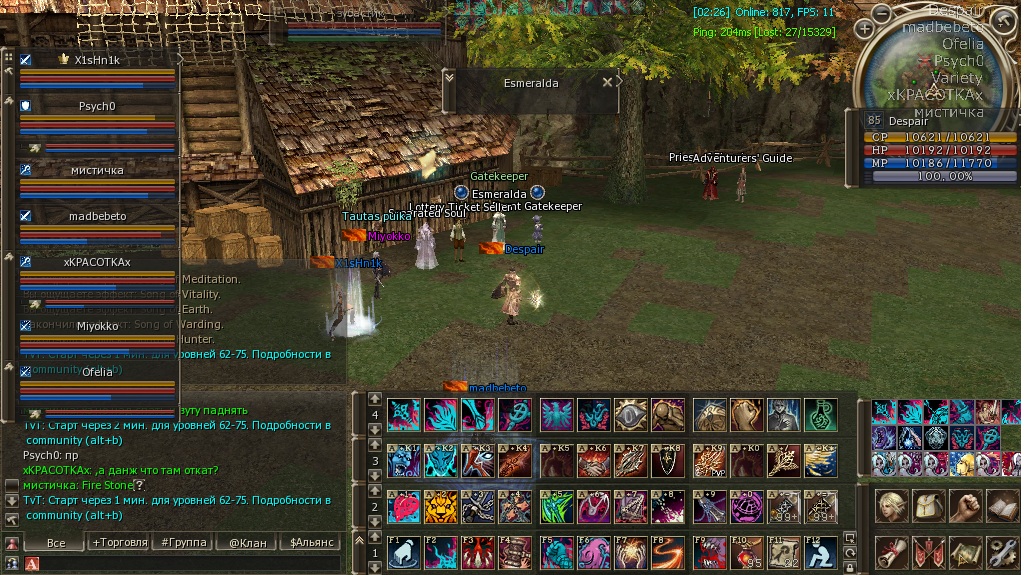Image resolution: width=1024 pixels, height=575 pixels.
Task: Switch to the #Группа party chat tab
Action: tap(183, 542)
